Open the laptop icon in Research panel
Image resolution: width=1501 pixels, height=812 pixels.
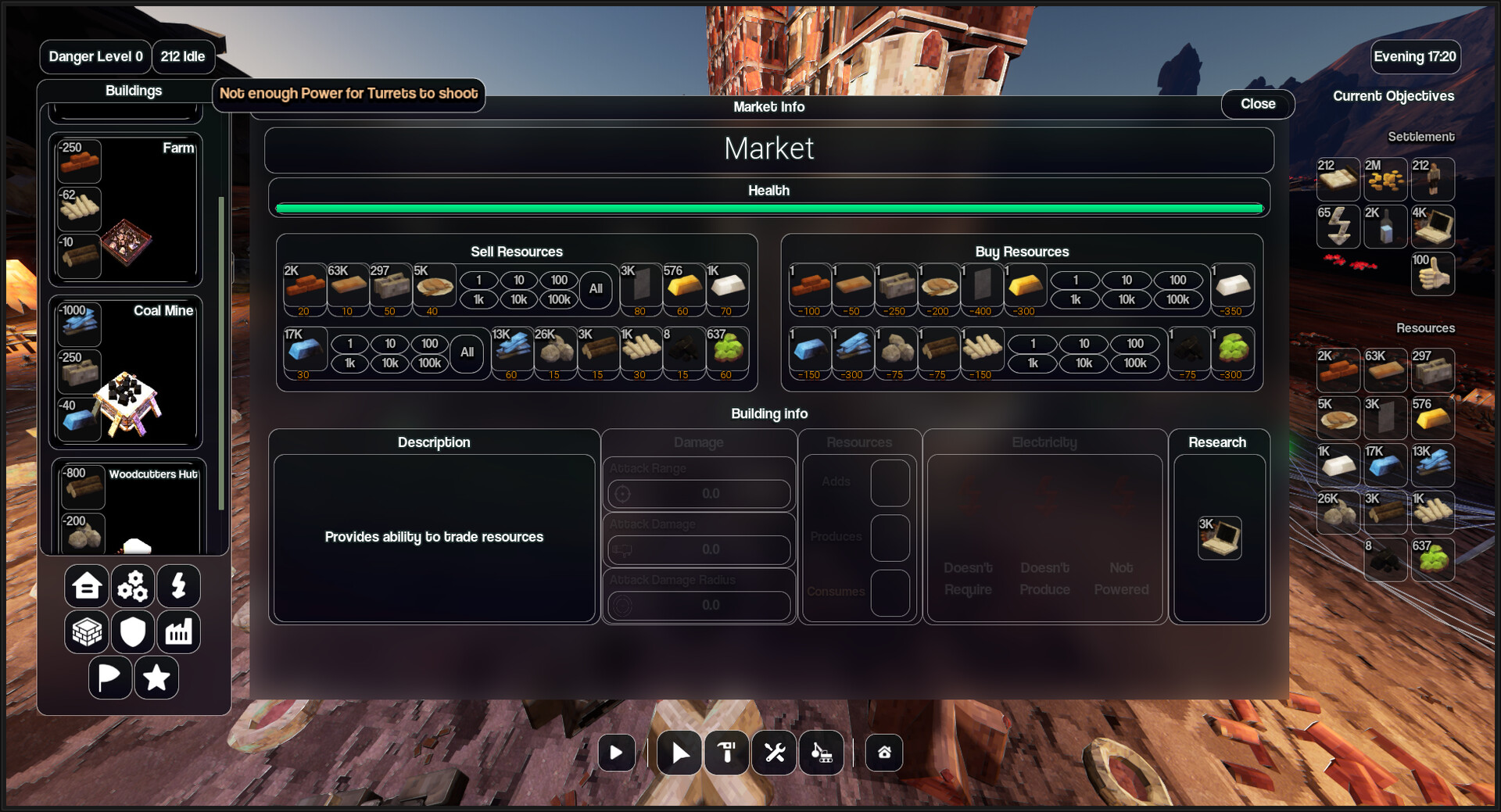point(1220,538)
